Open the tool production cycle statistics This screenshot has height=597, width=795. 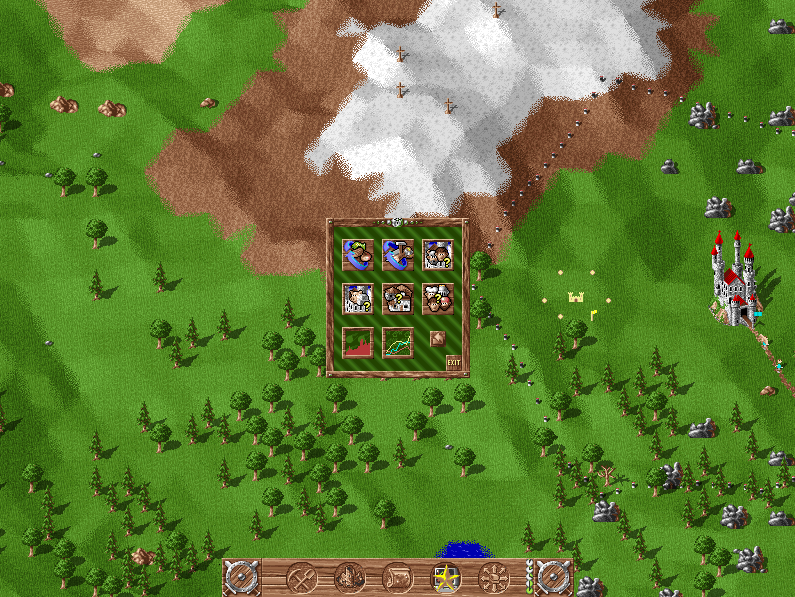click(x=397, y=256)
